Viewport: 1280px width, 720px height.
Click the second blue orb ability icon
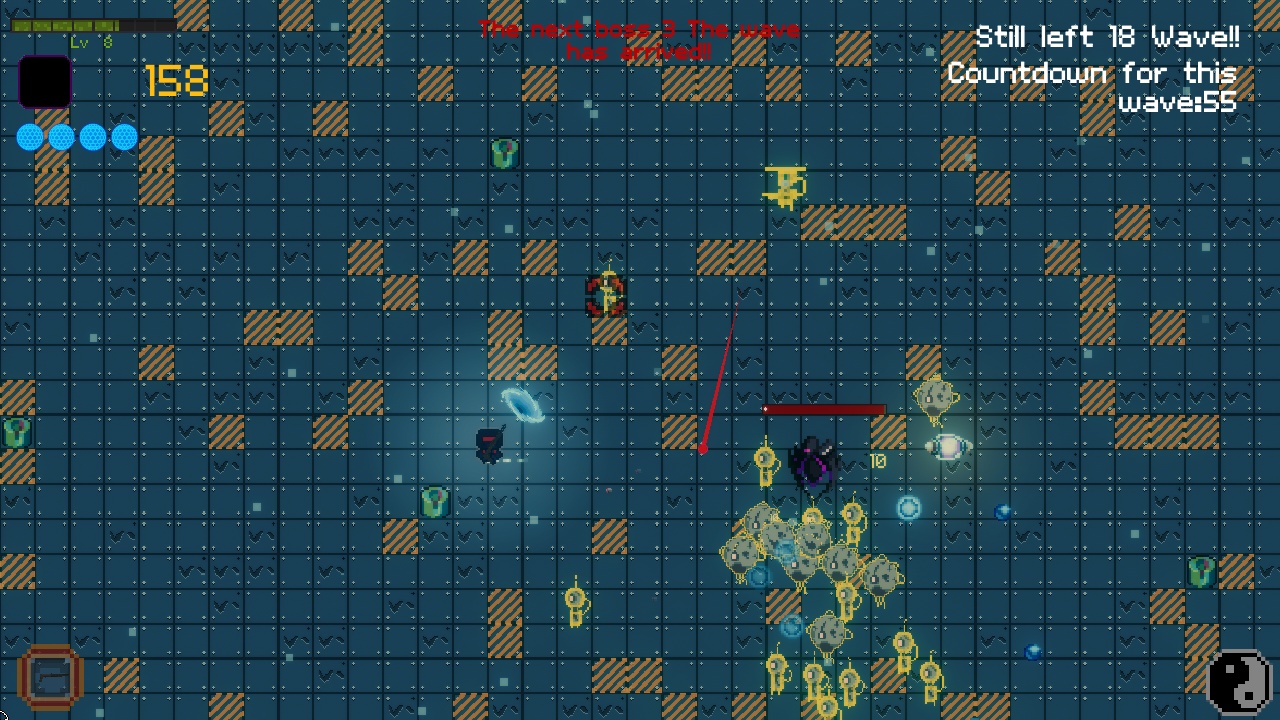(x=60, y=136)
